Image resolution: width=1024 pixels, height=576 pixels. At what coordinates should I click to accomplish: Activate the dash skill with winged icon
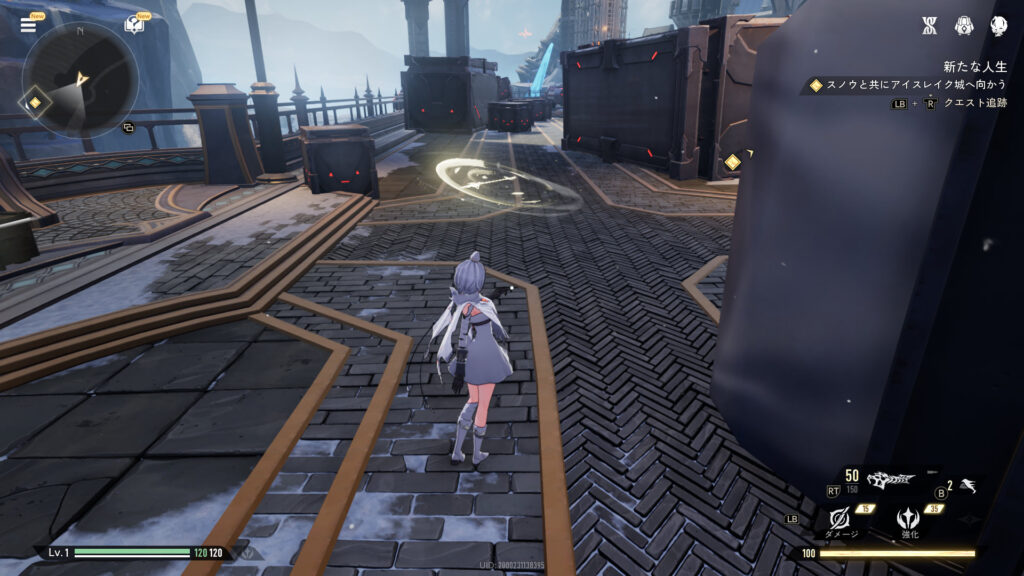pos(968,487)
